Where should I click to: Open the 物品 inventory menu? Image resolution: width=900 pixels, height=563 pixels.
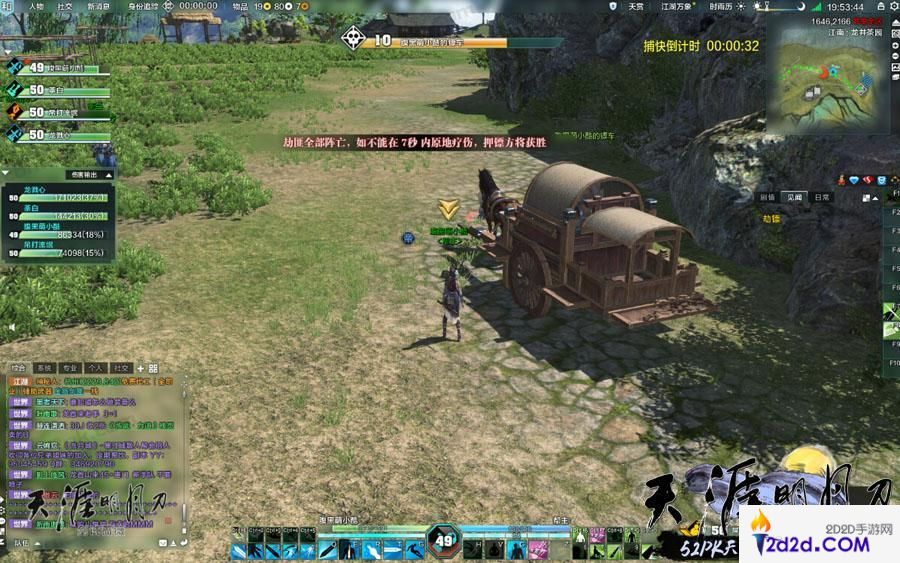point(241,6)
